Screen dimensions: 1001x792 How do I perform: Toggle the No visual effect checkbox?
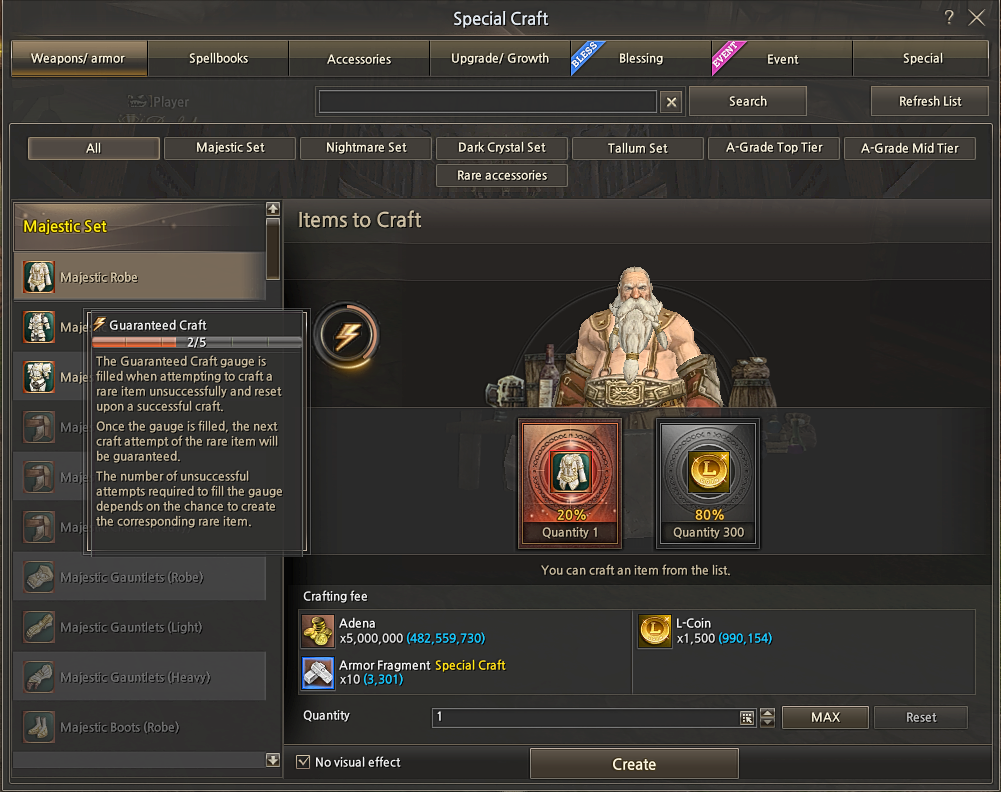click(304, 762)
